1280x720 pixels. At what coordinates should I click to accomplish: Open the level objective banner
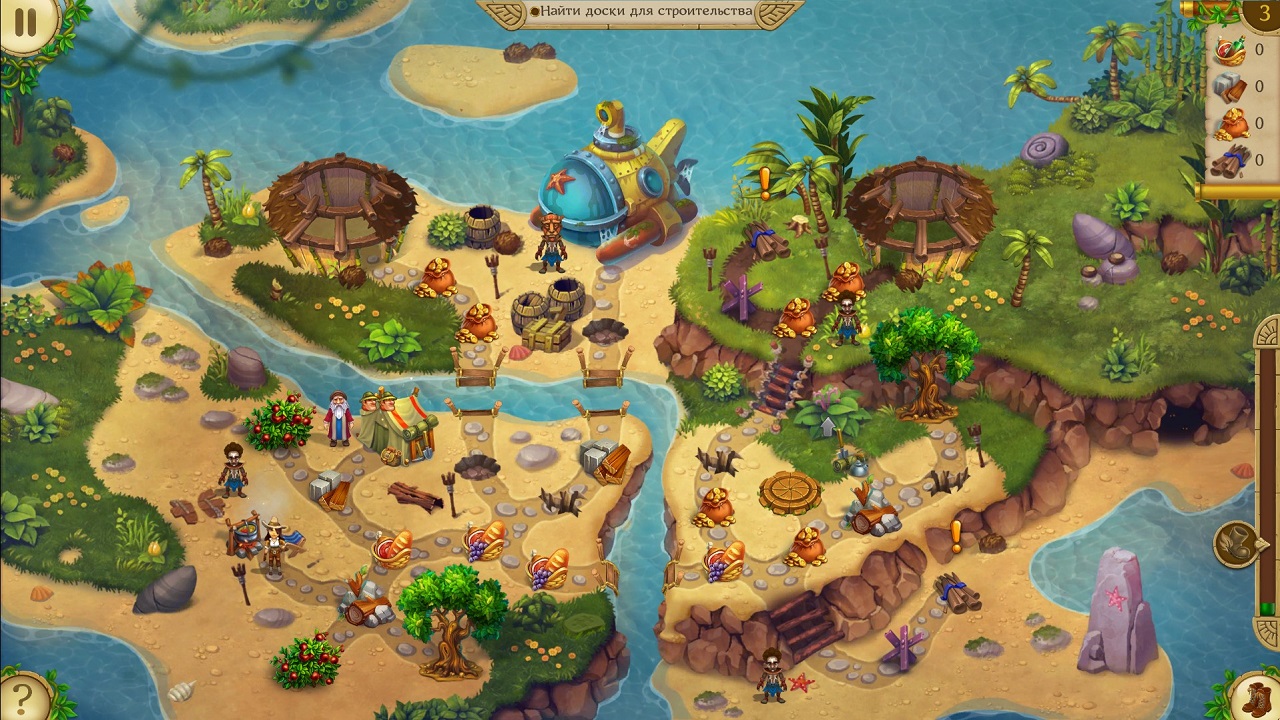(x=640, y=12)
